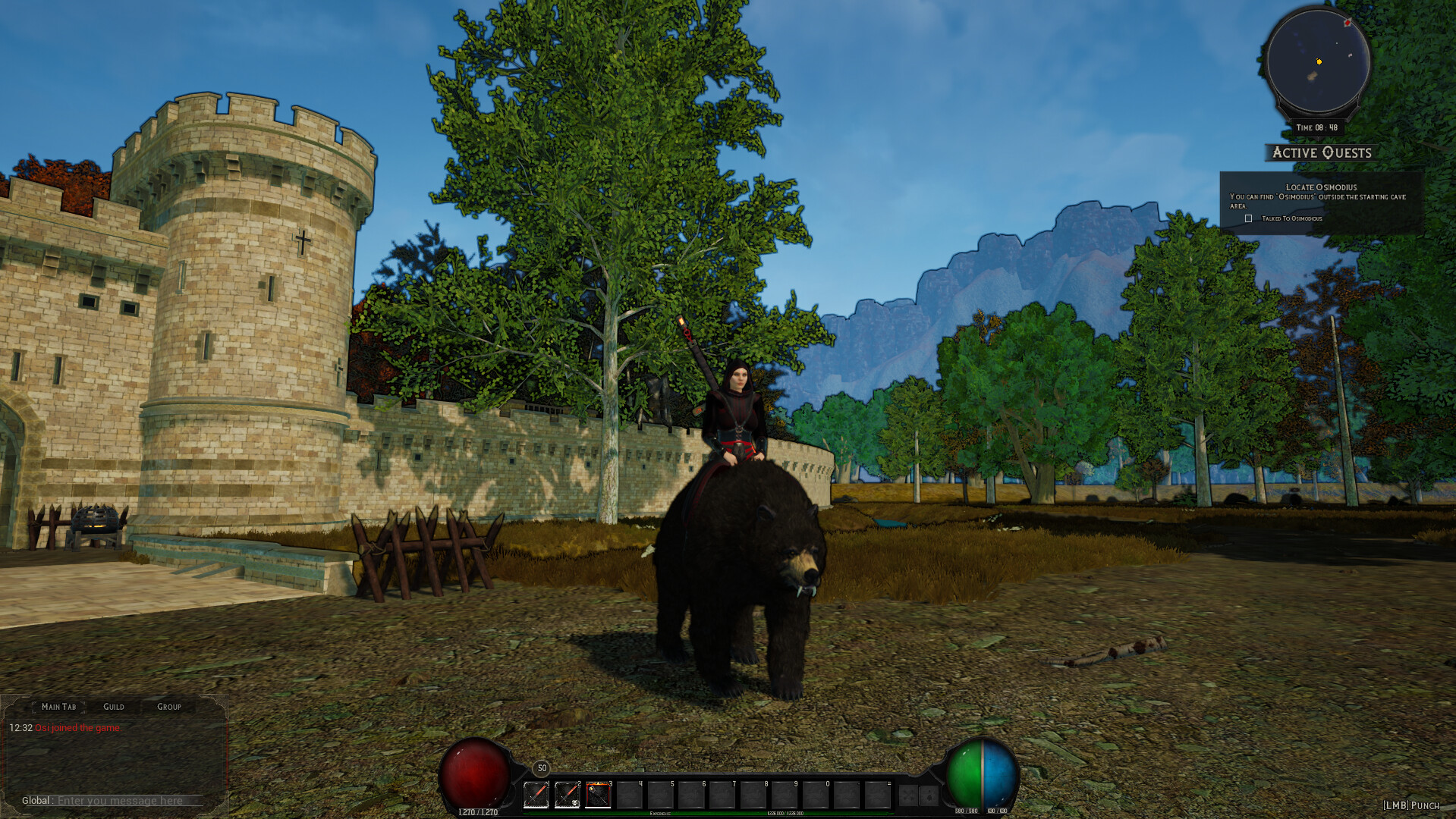Click the small icon right of hotbar slot equals
1456x819 pixels.
(x=907, y=794)
